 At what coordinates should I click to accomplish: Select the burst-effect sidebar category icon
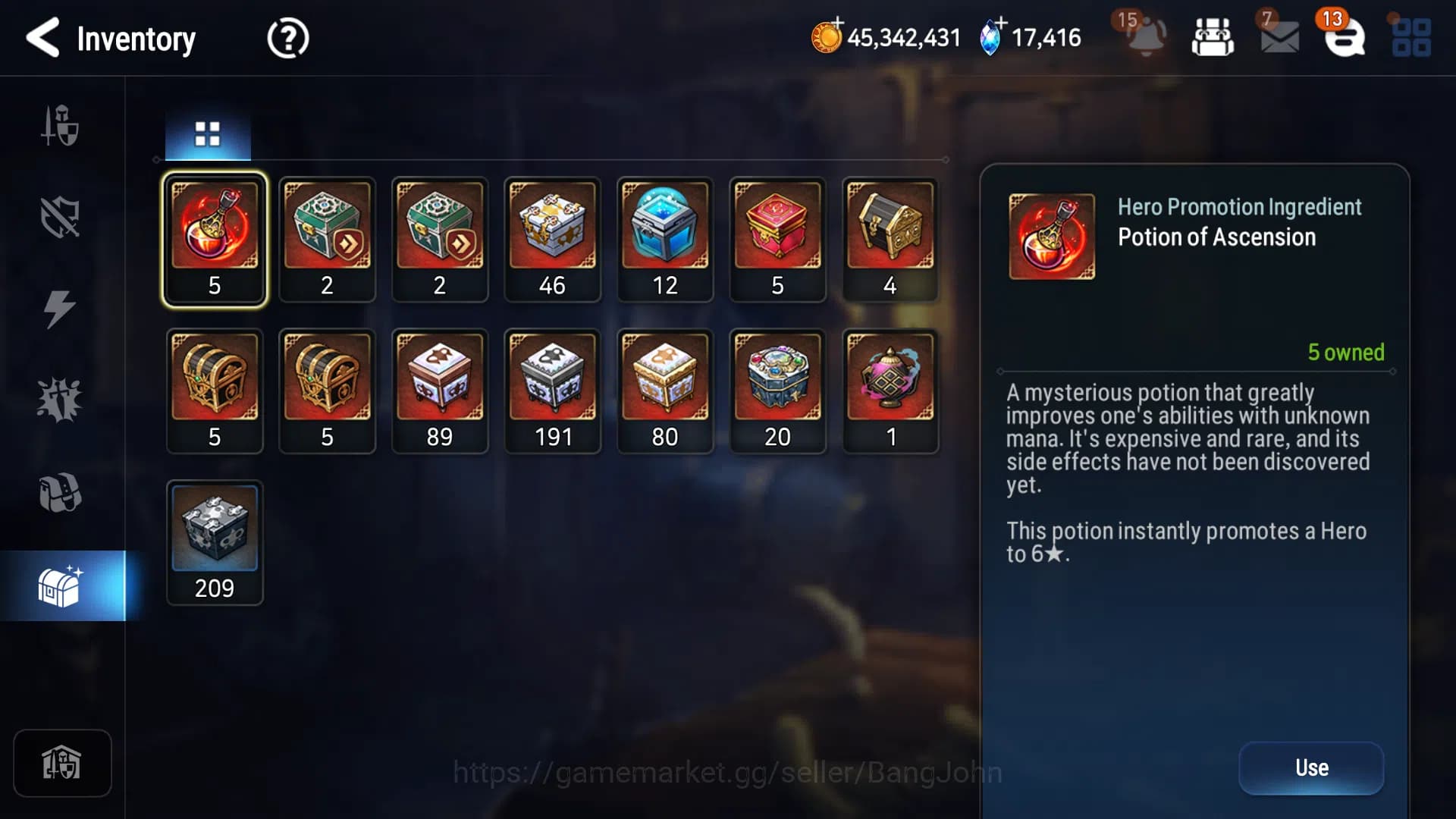(x=59, y=398)
